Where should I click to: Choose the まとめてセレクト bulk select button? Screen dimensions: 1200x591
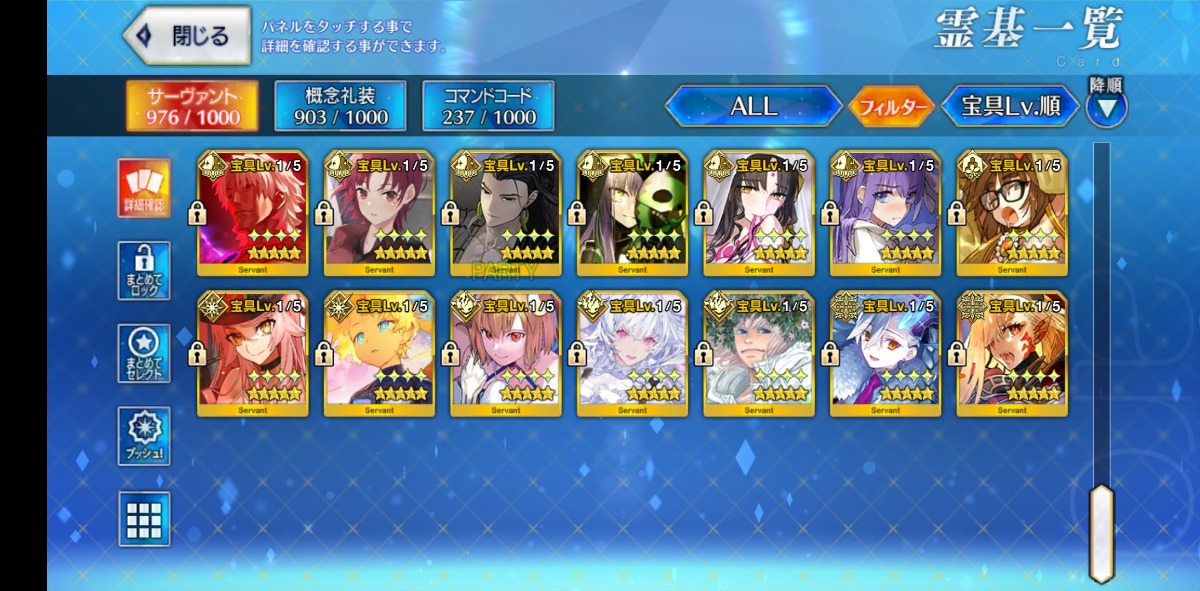click(x=144, y=353)
